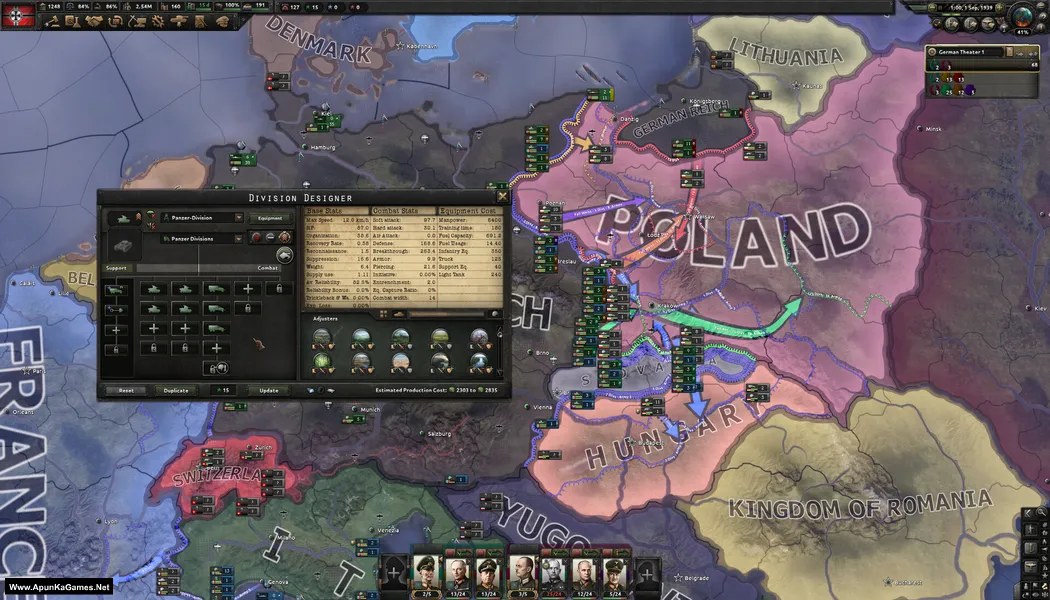Reset the division template

tap(126, 390)
